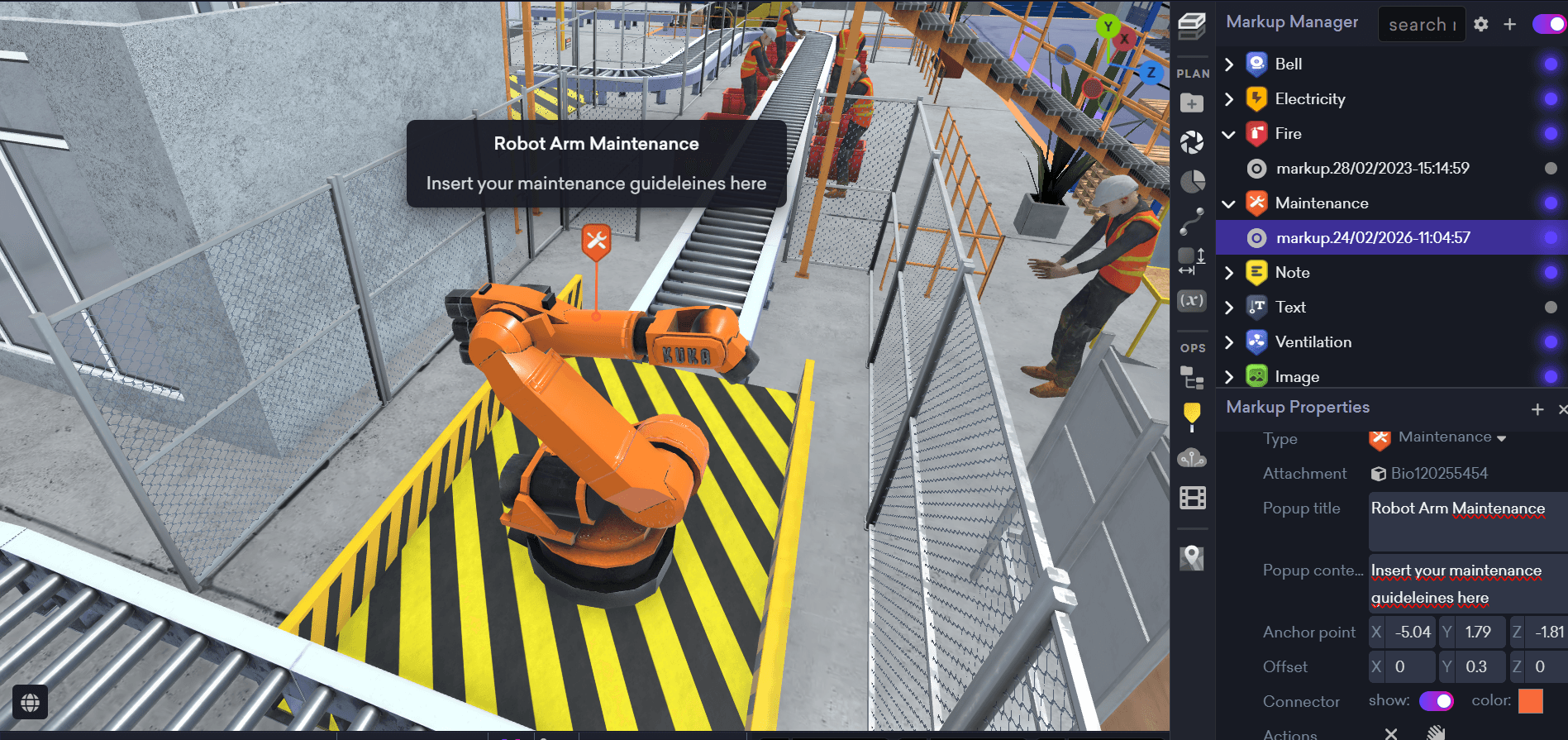This screenshot has height=740, width=1568.
Task: Turn off the show switch for Connector
Action: click(1437, 701)
